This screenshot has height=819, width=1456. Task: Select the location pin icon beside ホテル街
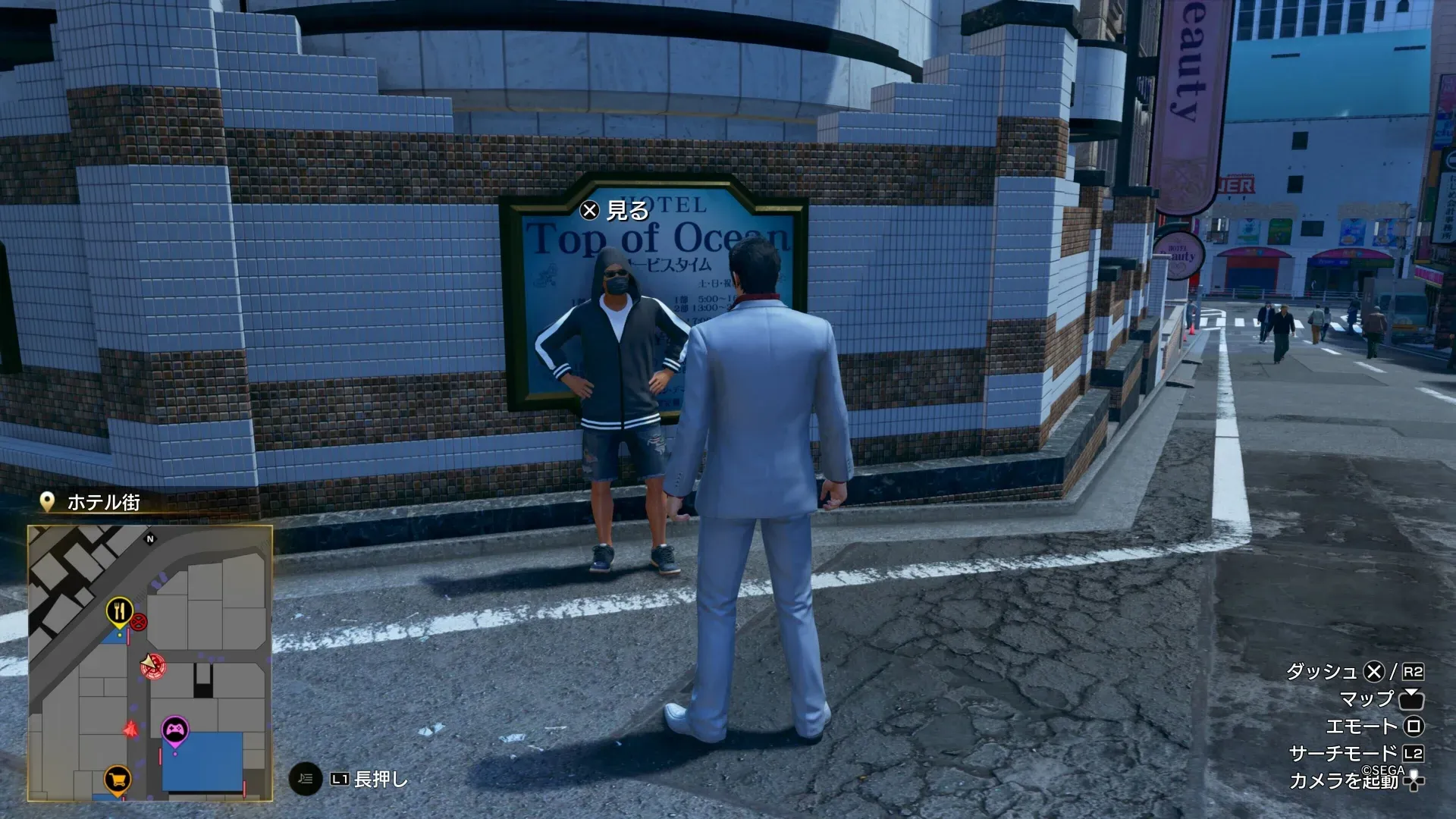[45, 500]
